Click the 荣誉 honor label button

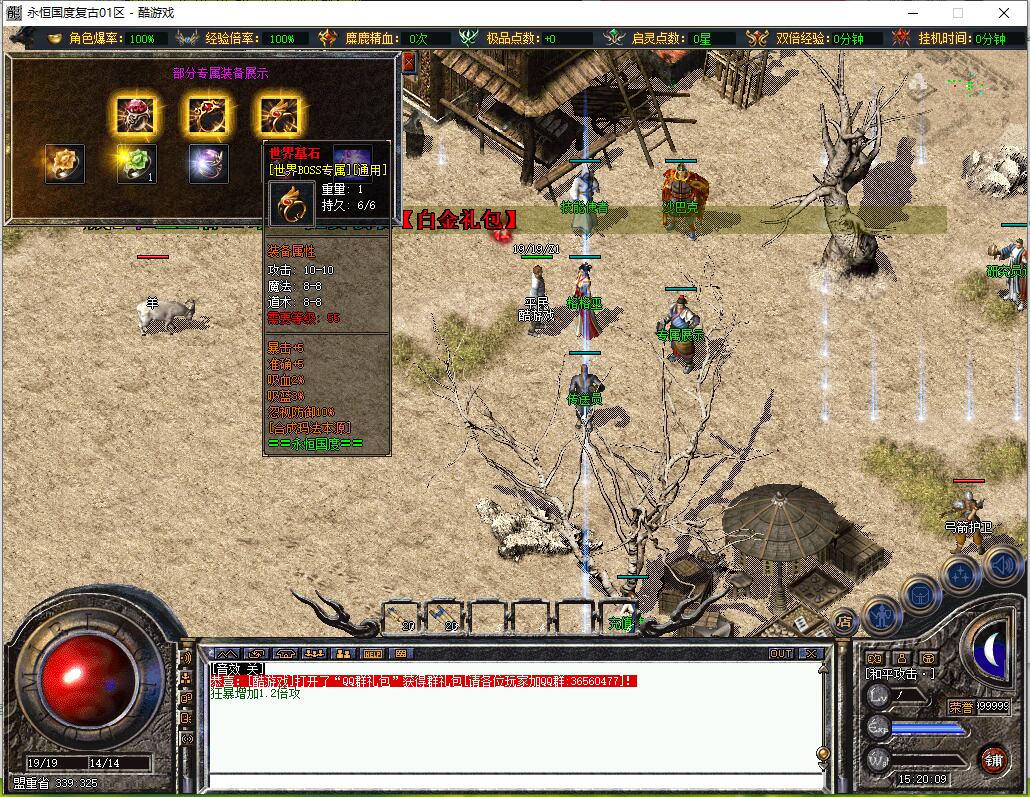pos(960,706)
